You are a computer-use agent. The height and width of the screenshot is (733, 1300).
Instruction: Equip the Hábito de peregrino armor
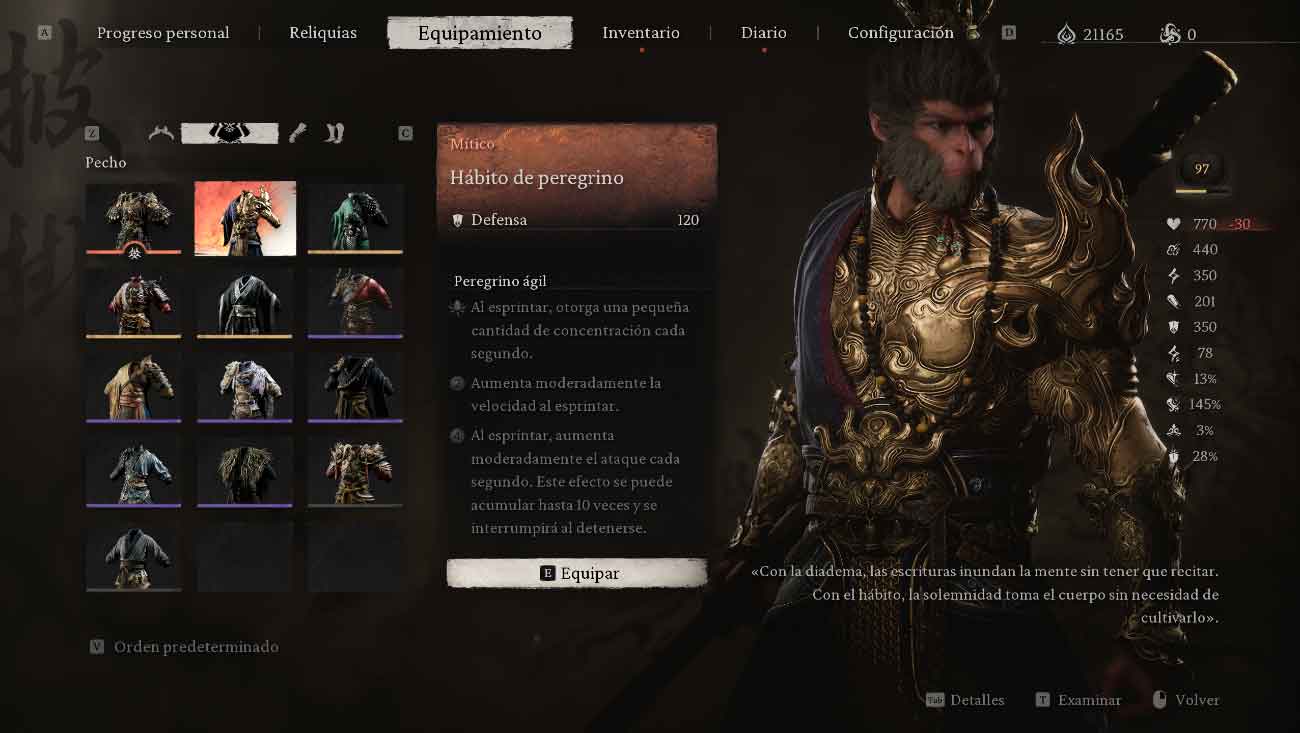pyautogui.click(x=577, y=573)
